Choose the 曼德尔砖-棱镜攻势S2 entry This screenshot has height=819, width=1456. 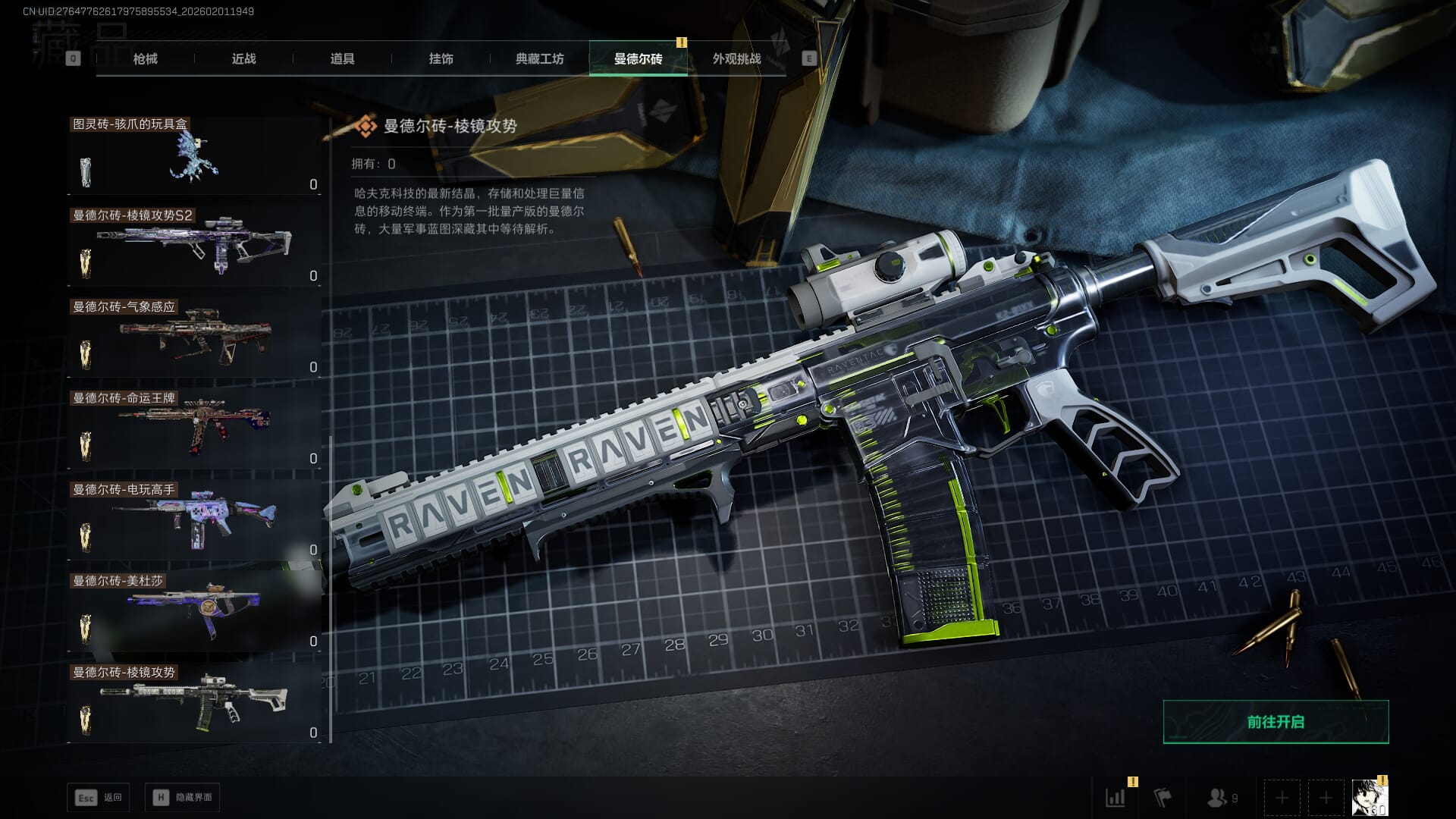[195, 247]
